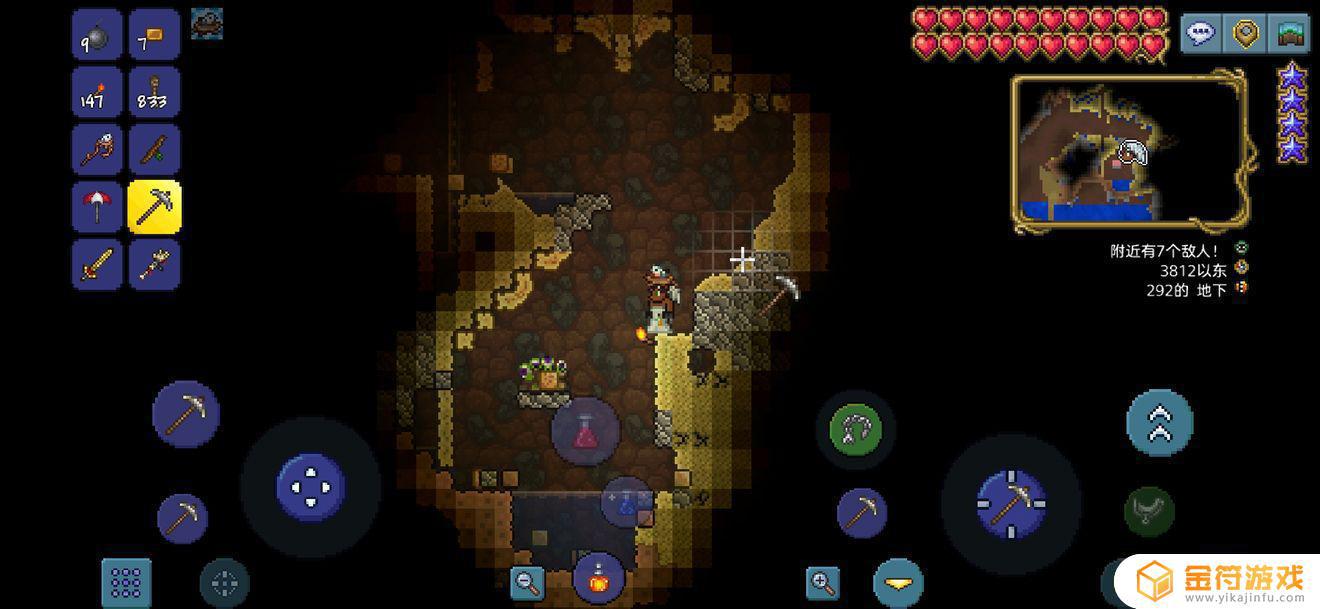This screenshot has height=609, width=1320.
Task: Select the red umbrella slot
Action: tap(97, 207)
